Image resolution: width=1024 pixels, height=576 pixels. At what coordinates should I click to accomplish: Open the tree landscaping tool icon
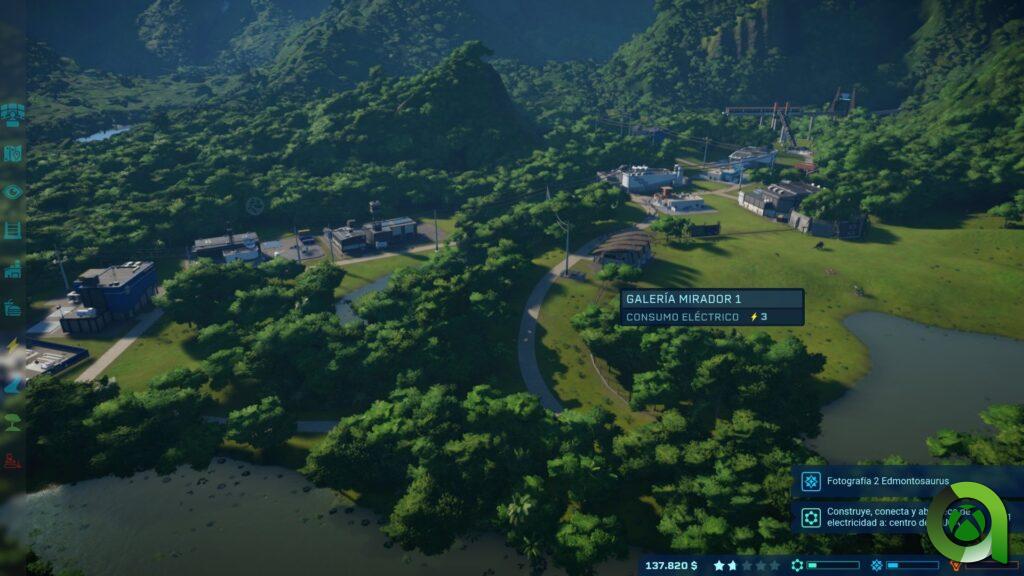pyautogui.click(x=13, y=422)
